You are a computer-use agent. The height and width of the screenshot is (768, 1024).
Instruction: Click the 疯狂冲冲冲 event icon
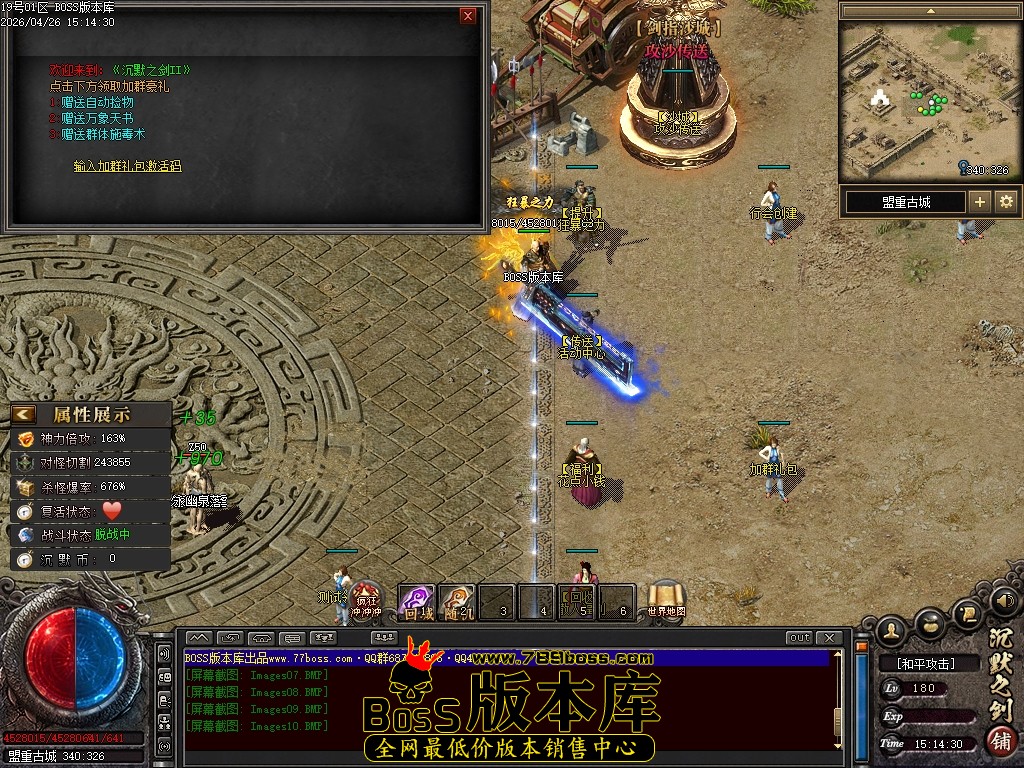[367, 601]
